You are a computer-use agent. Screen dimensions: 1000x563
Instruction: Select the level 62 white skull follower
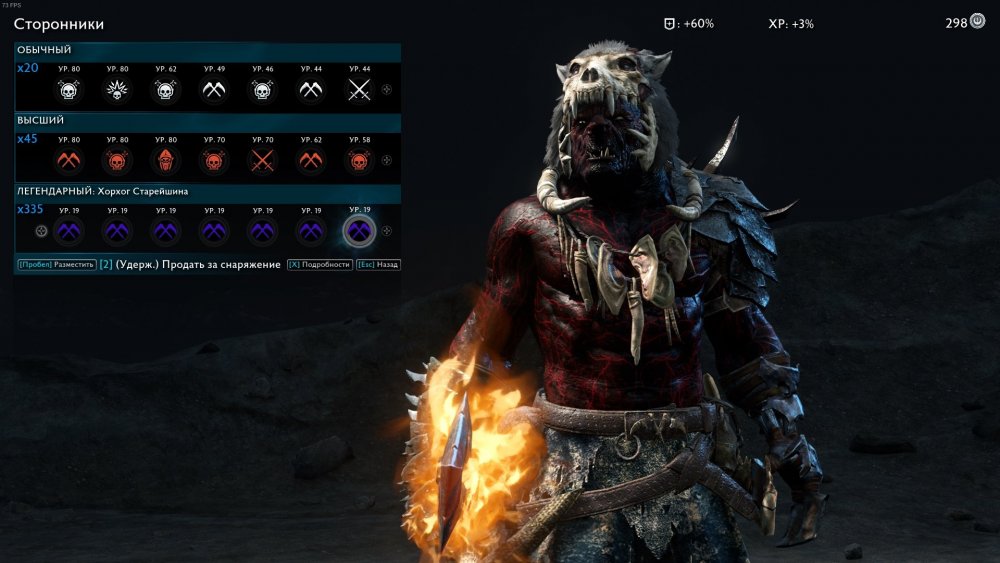tap(165, 90)
